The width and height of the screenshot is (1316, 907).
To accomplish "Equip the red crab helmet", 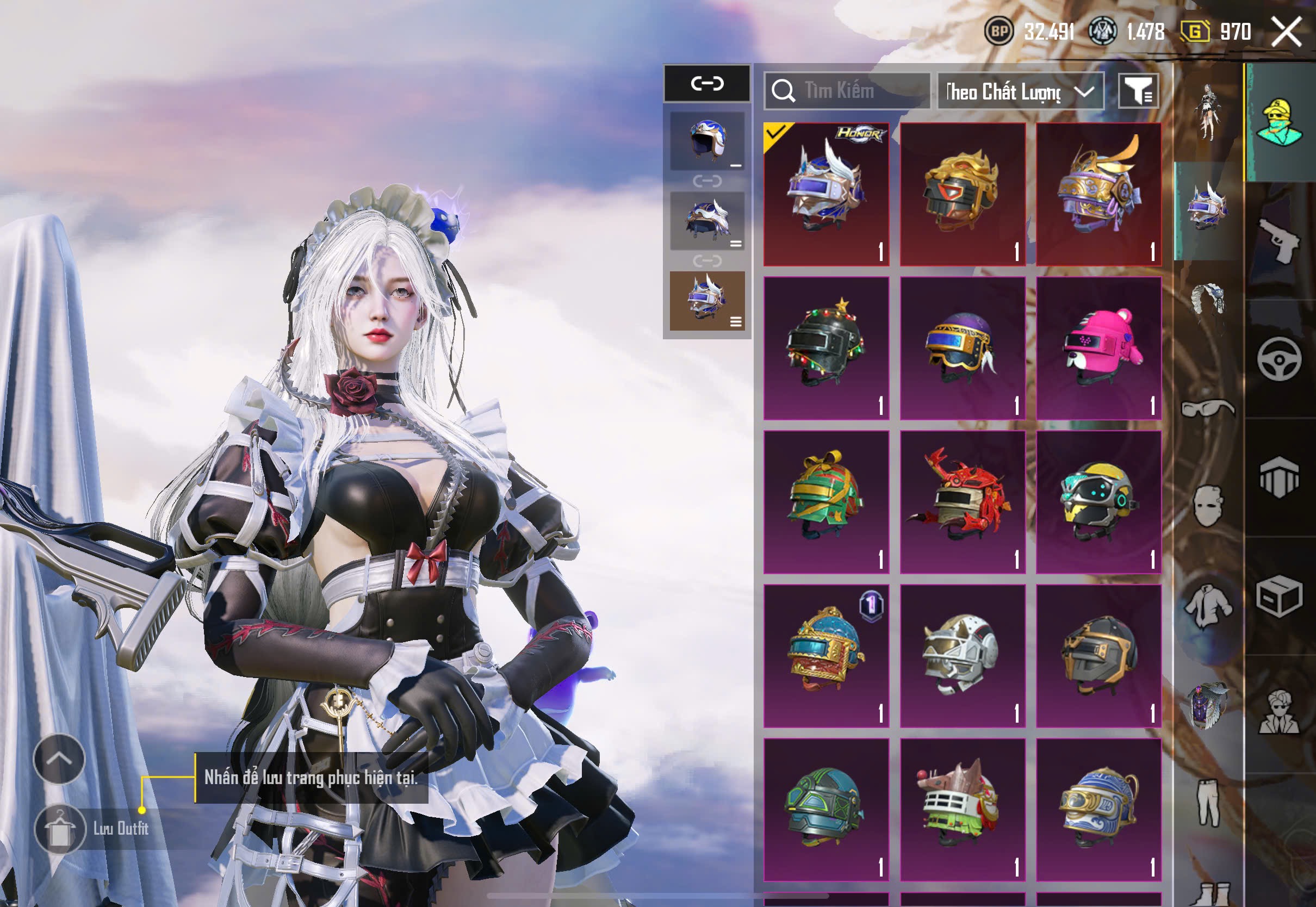I will tap(963, 502).
